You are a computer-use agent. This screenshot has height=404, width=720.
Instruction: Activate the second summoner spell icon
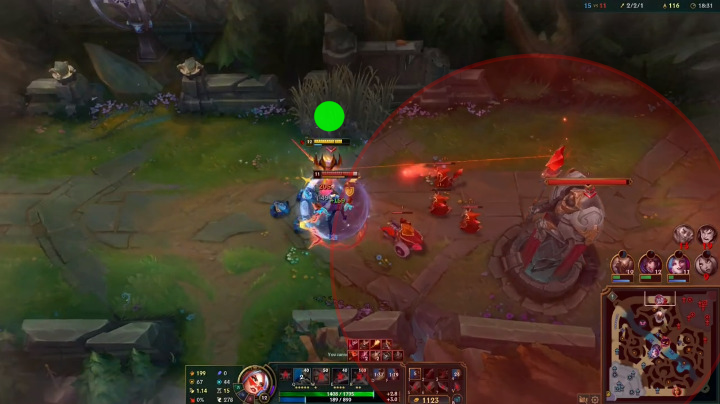393,376
